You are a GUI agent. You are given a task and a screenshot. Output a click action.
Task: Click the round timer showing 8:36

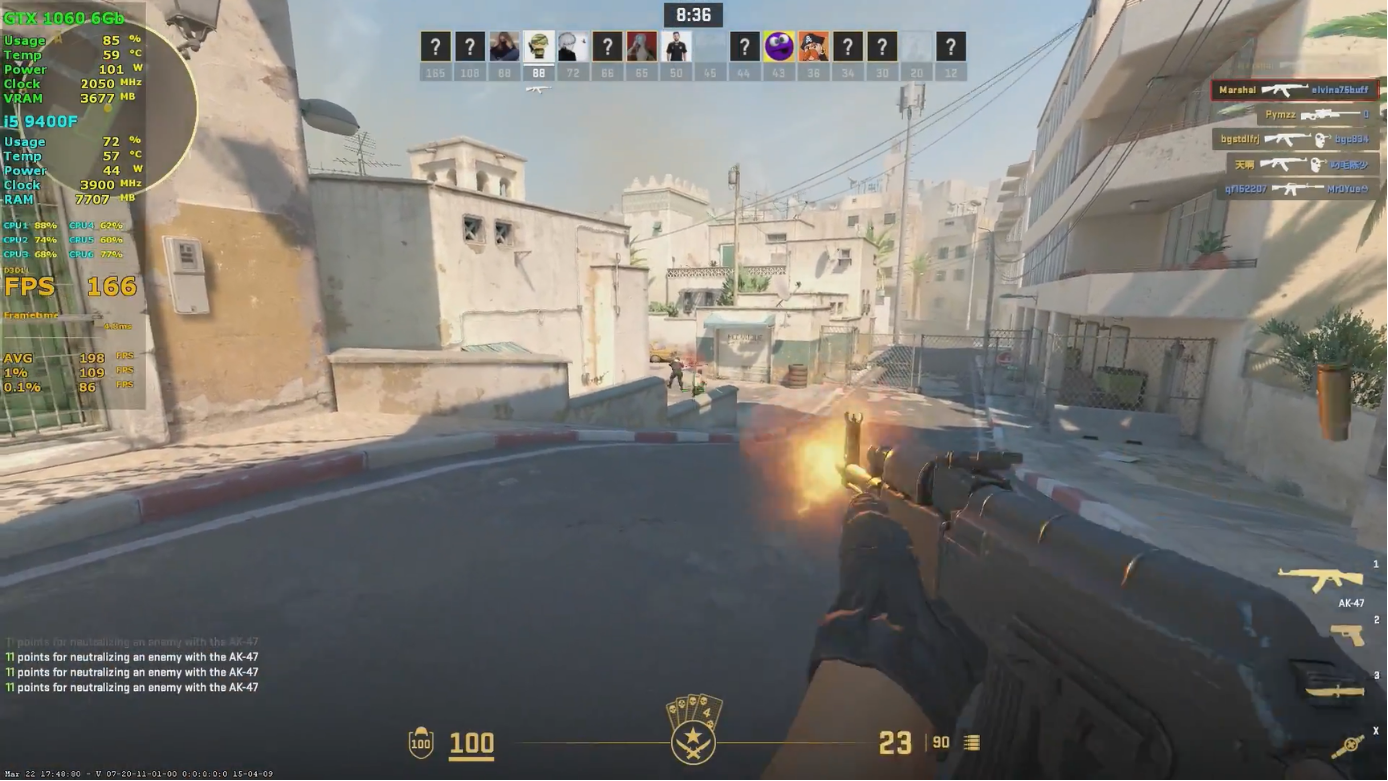tap(694, 14)
